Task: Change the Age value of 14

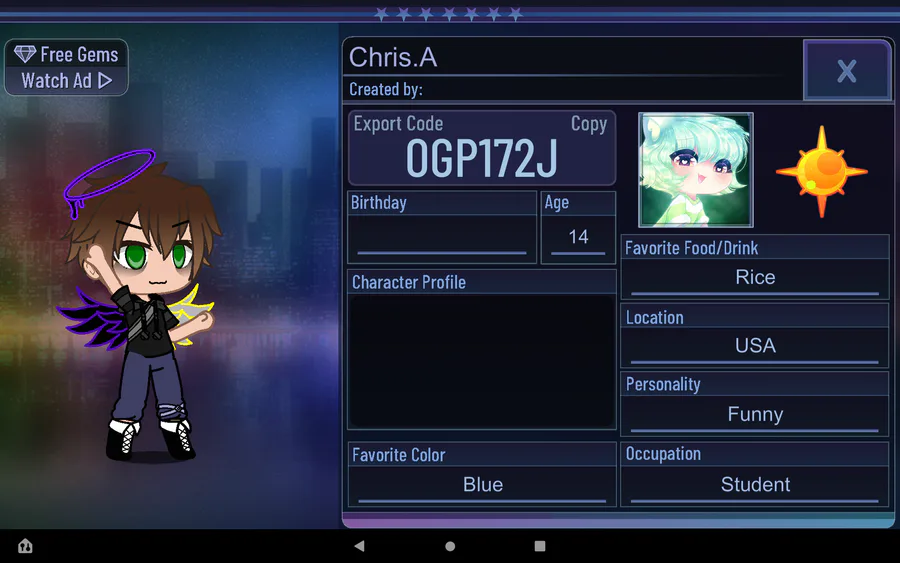Action: point(578,238)
